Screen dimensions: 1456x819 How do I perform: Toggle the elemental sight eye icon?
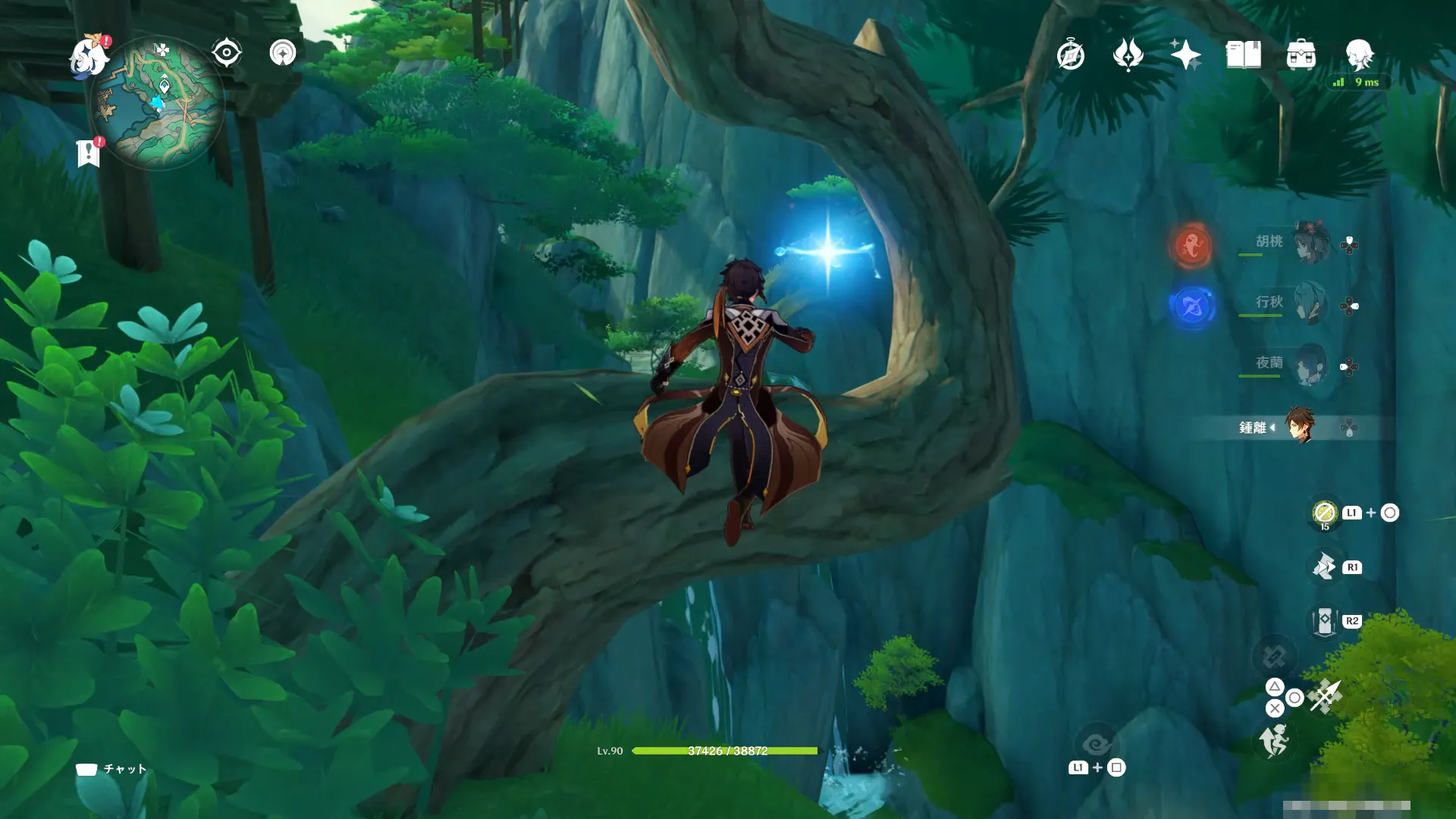tap(226, 53)
